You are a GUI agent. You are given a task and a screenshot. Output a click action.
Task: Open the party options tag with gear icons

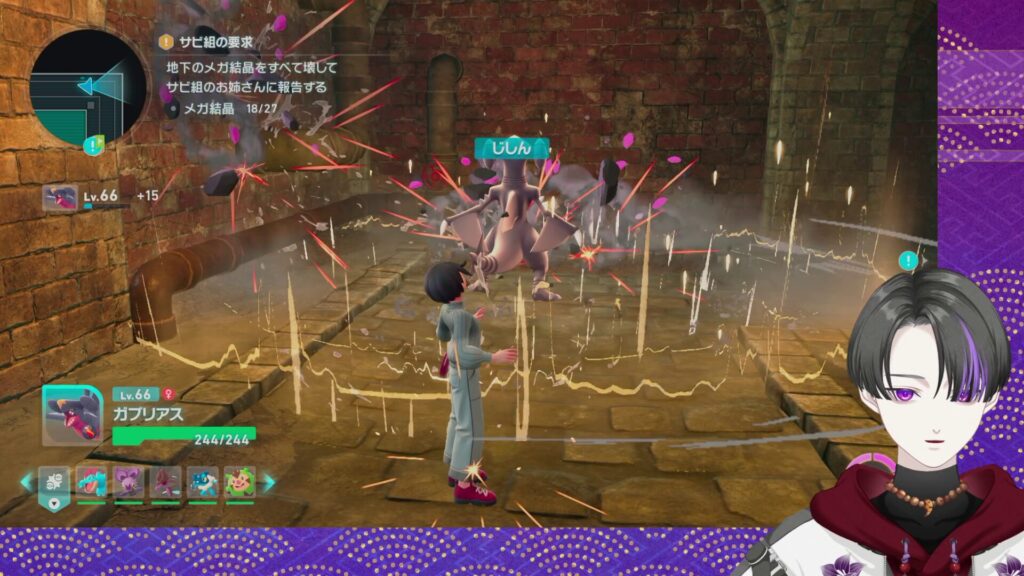click(54, 484)
